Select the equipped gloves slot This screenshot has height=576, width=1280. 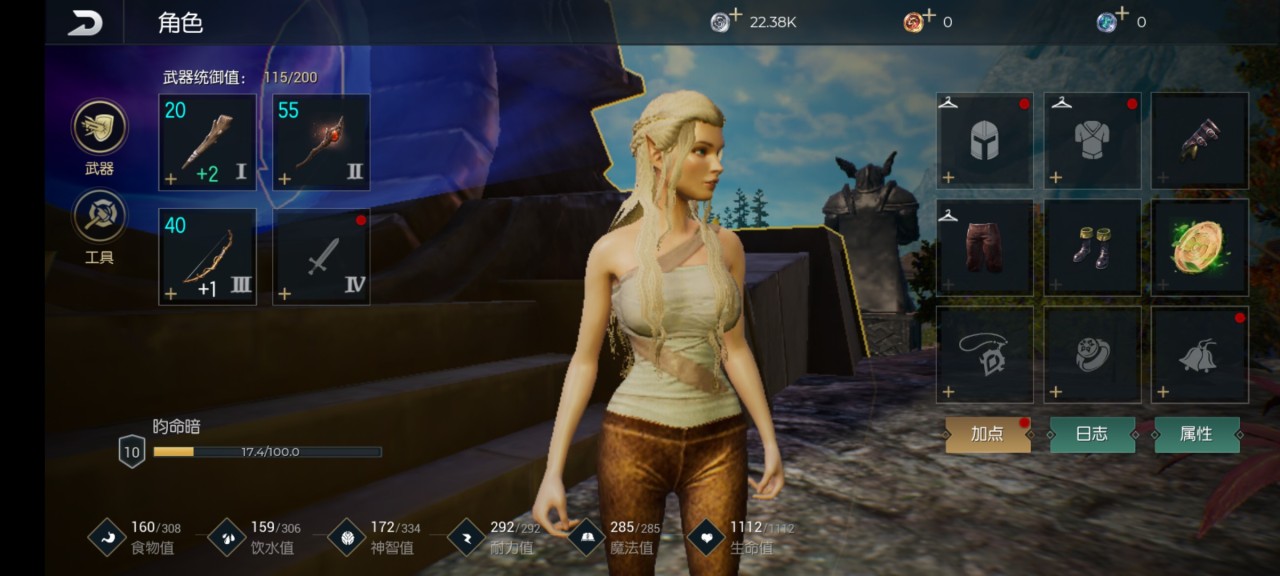tap(1200, 140)
